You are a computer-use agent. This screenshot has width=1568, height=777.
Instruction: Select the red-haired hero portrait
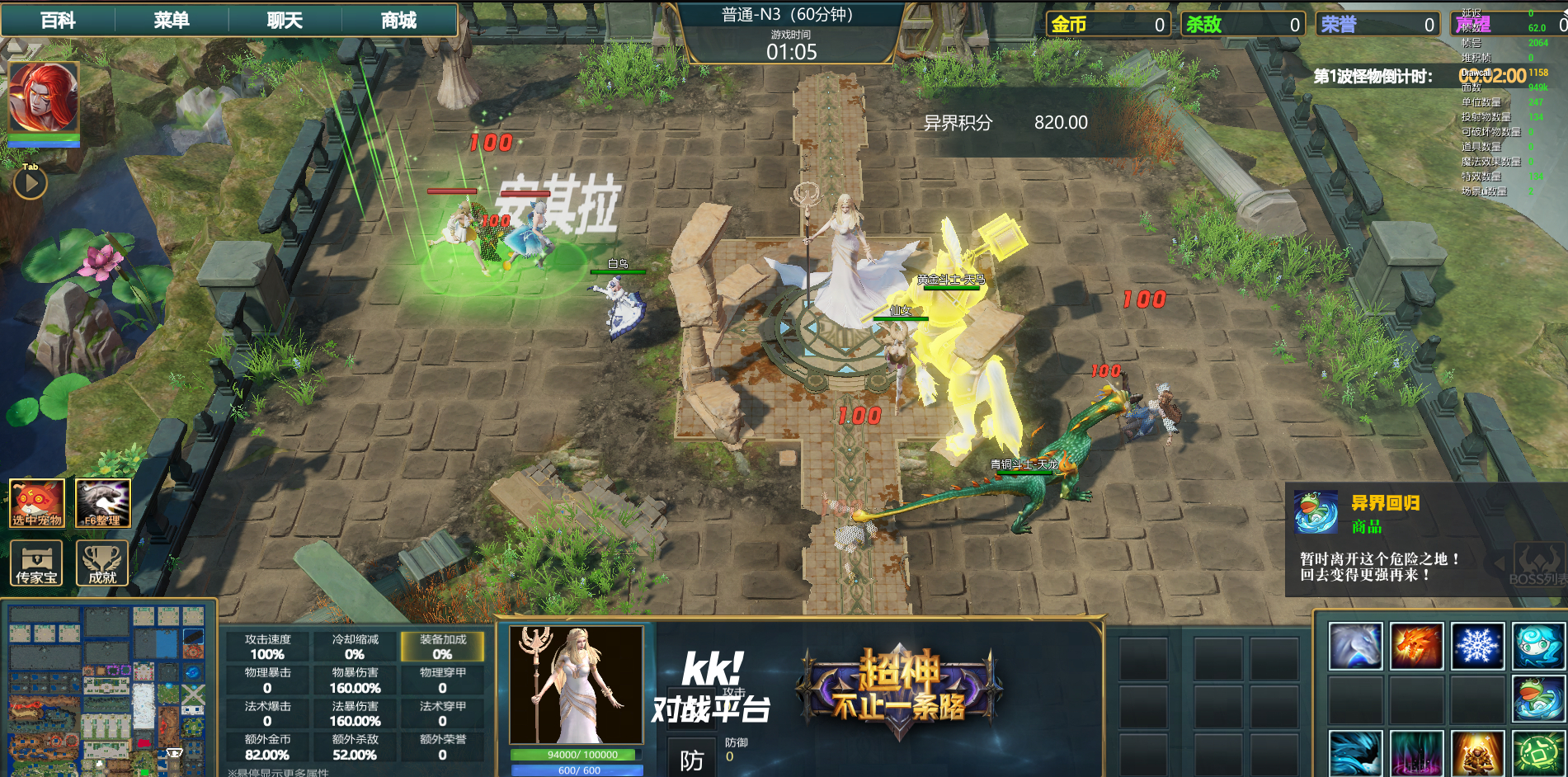44,97
